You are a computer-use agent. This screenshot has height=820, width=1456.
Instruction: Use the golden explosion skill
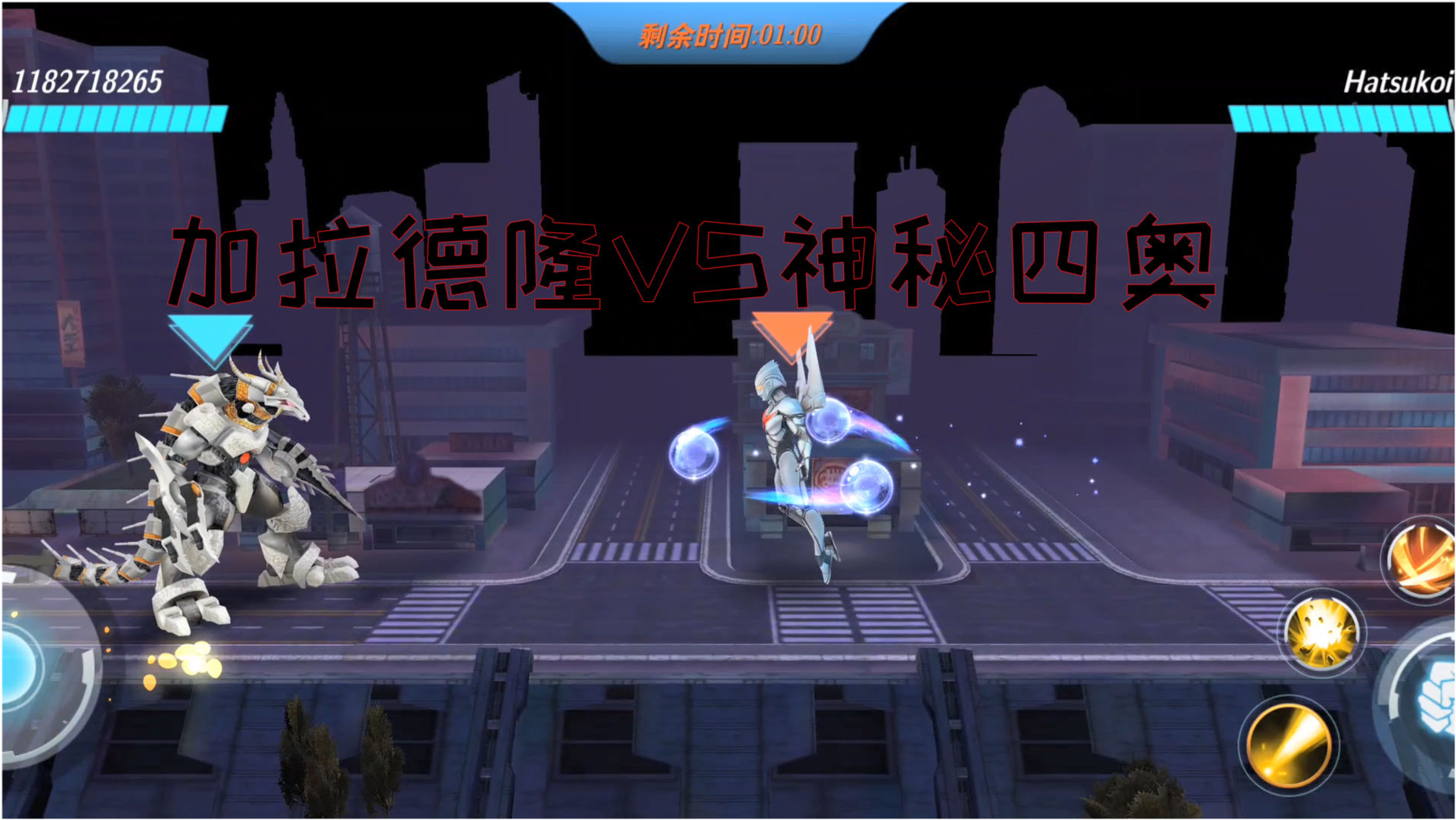[x=1322, y=632]
